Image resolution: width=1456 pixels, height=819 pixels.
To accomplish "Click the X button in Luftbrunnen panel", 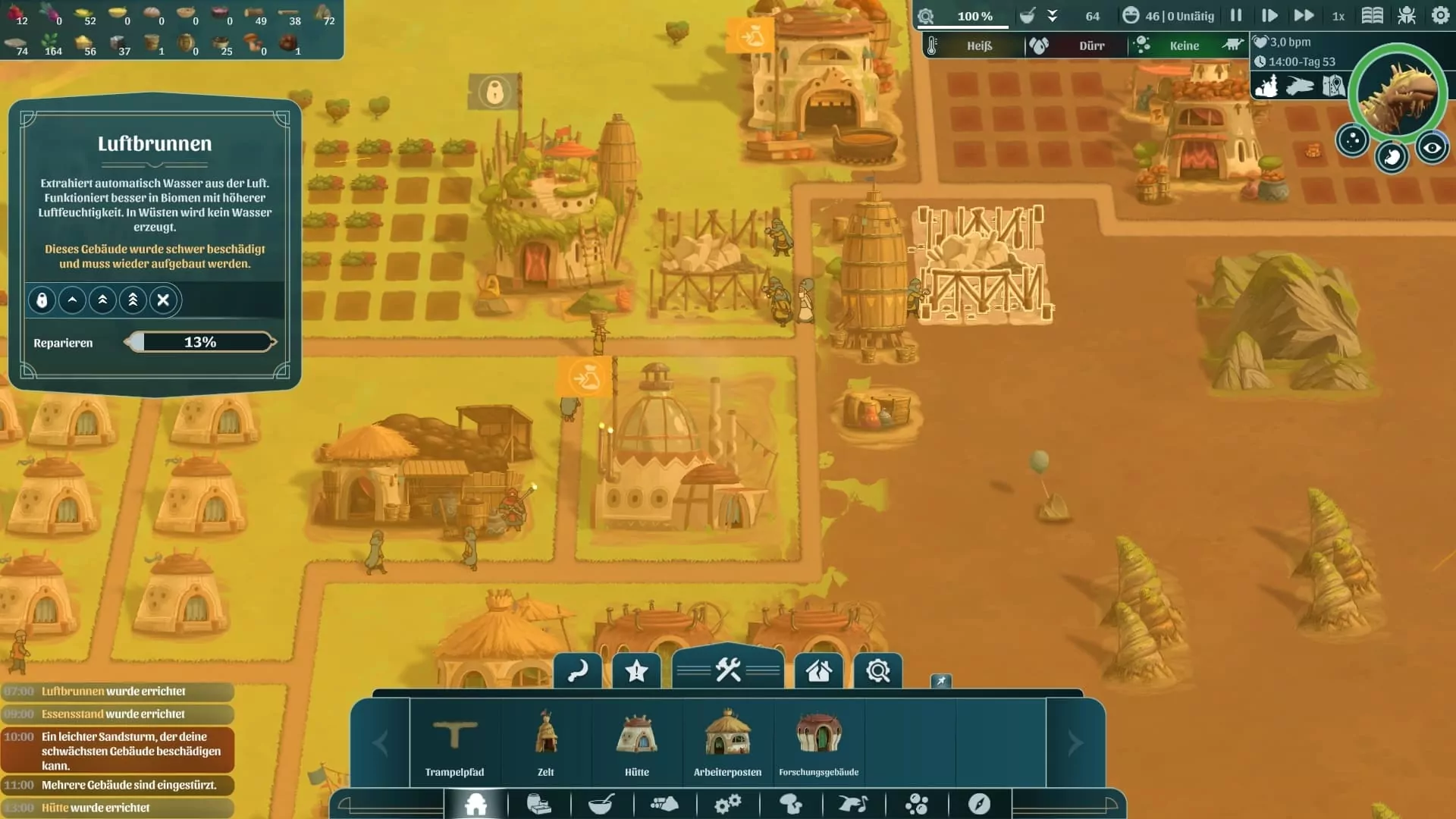I will point(163,300).
